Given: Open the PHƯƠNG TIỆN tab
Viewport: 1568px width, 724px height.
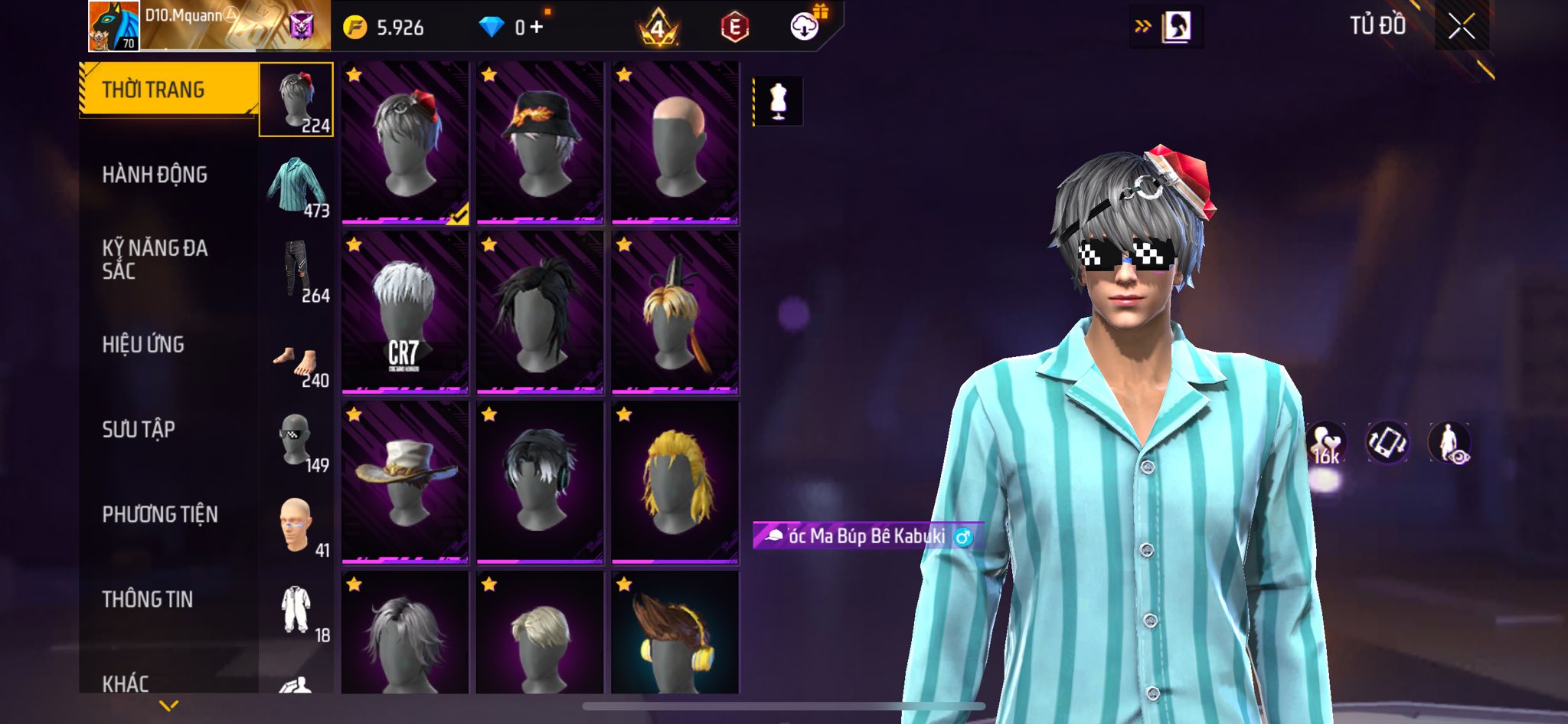Looking at the screenshot, I should pos(160,515).
